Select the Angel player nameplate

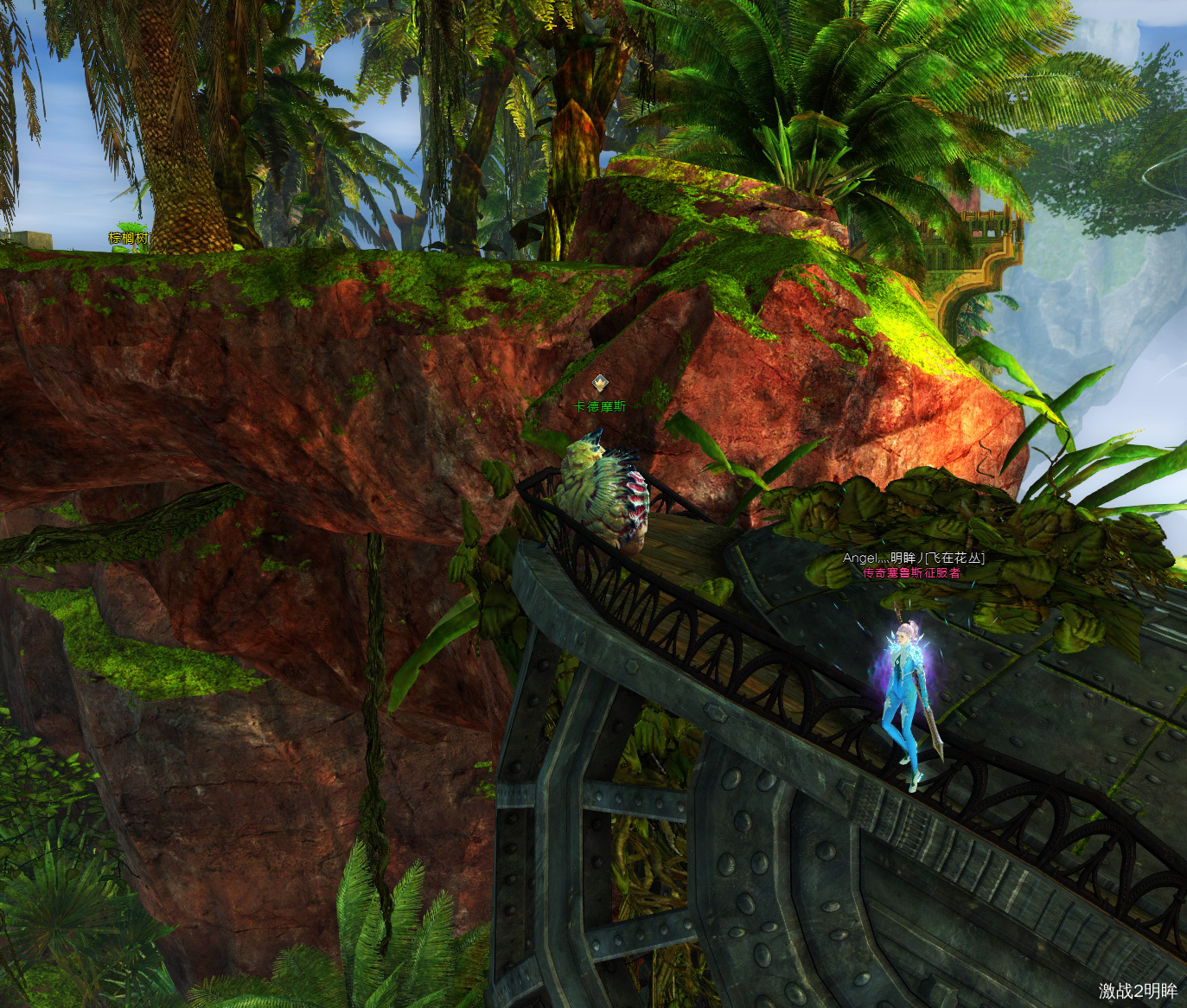pos(913,558)
